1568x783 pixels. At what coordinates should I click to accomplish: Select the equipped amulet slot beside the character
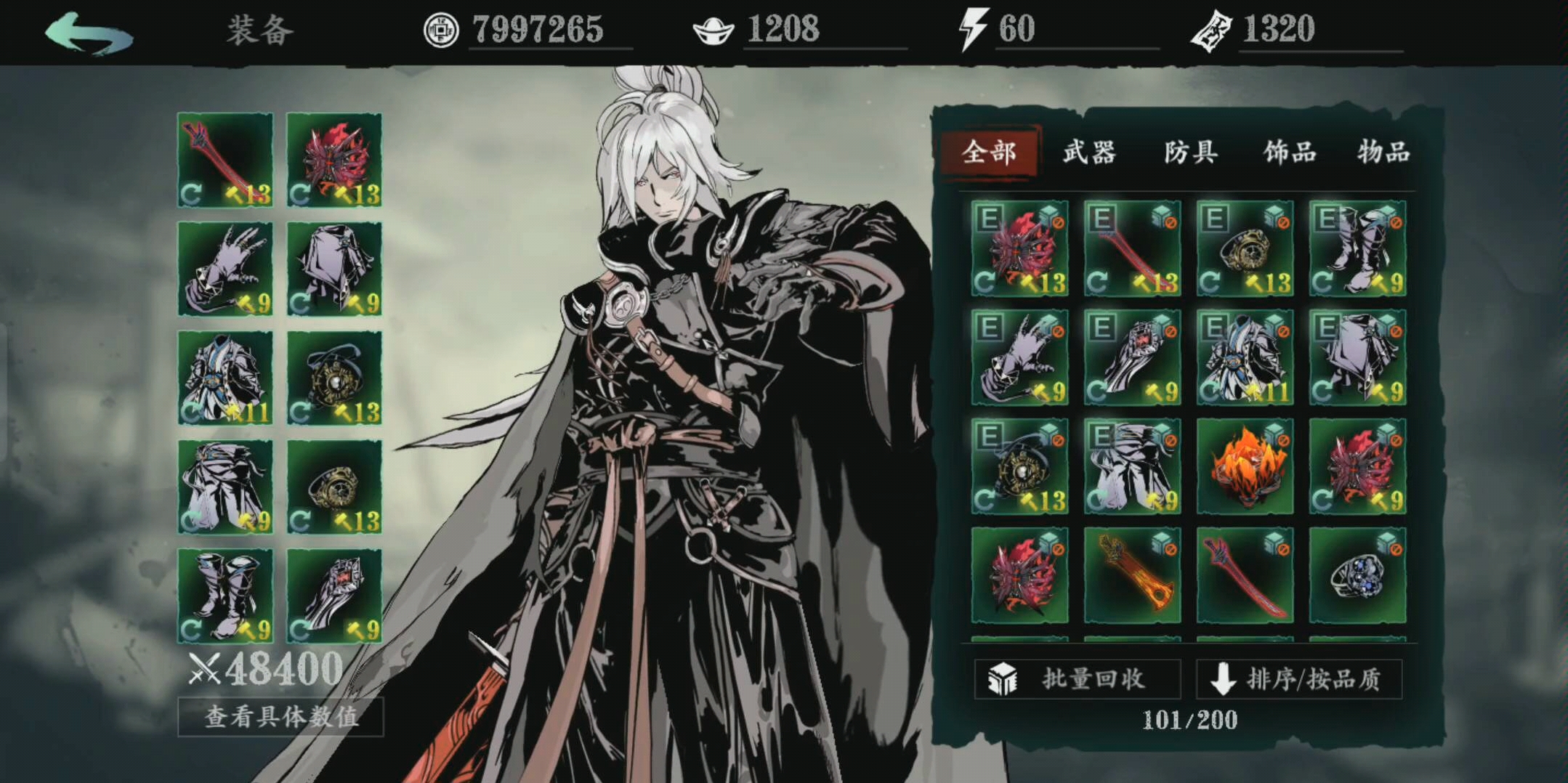pos(334,378)
